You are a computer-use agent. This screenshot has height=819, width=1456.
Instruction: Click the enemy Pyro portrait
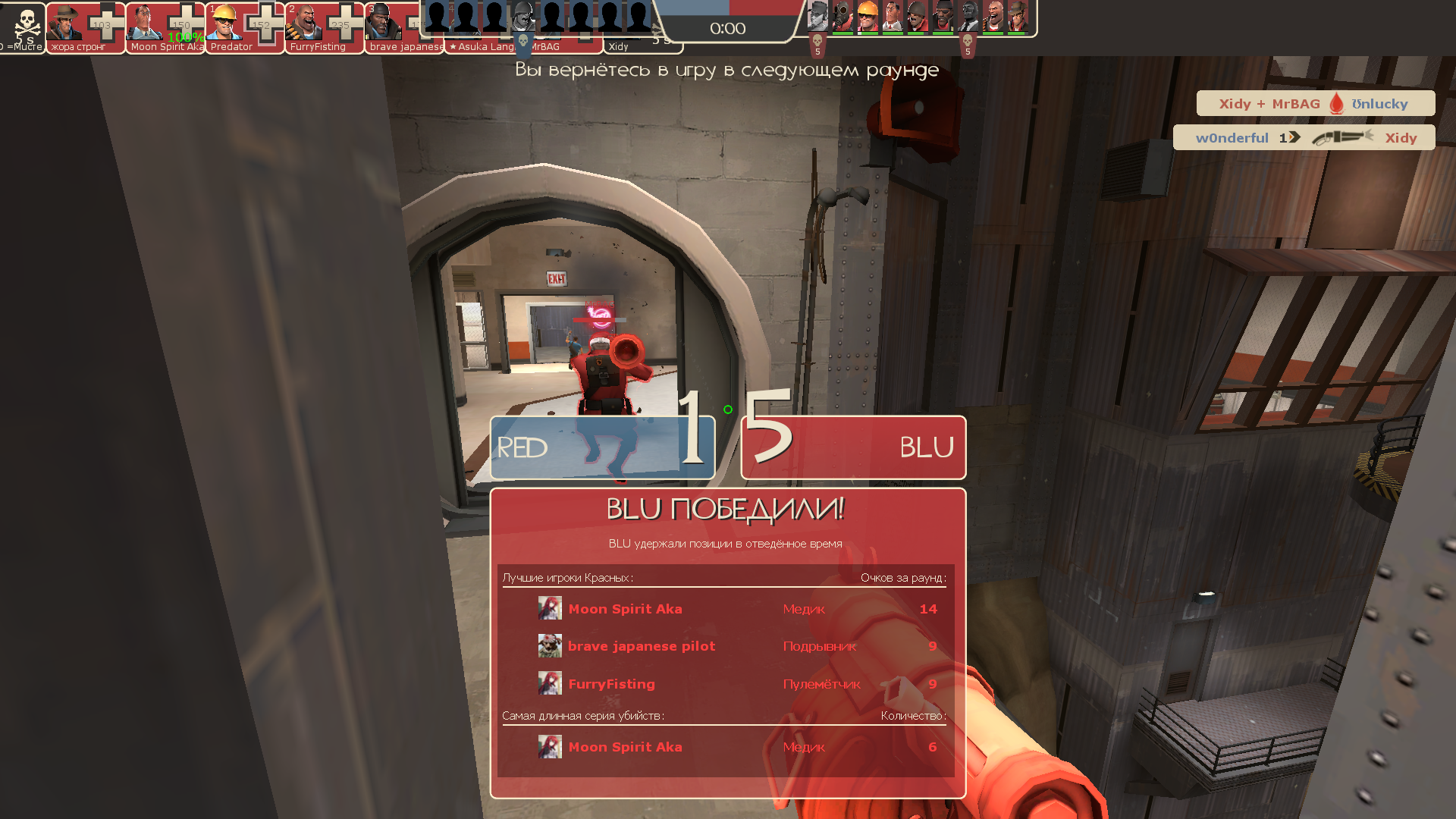click(x=843, y=17)
